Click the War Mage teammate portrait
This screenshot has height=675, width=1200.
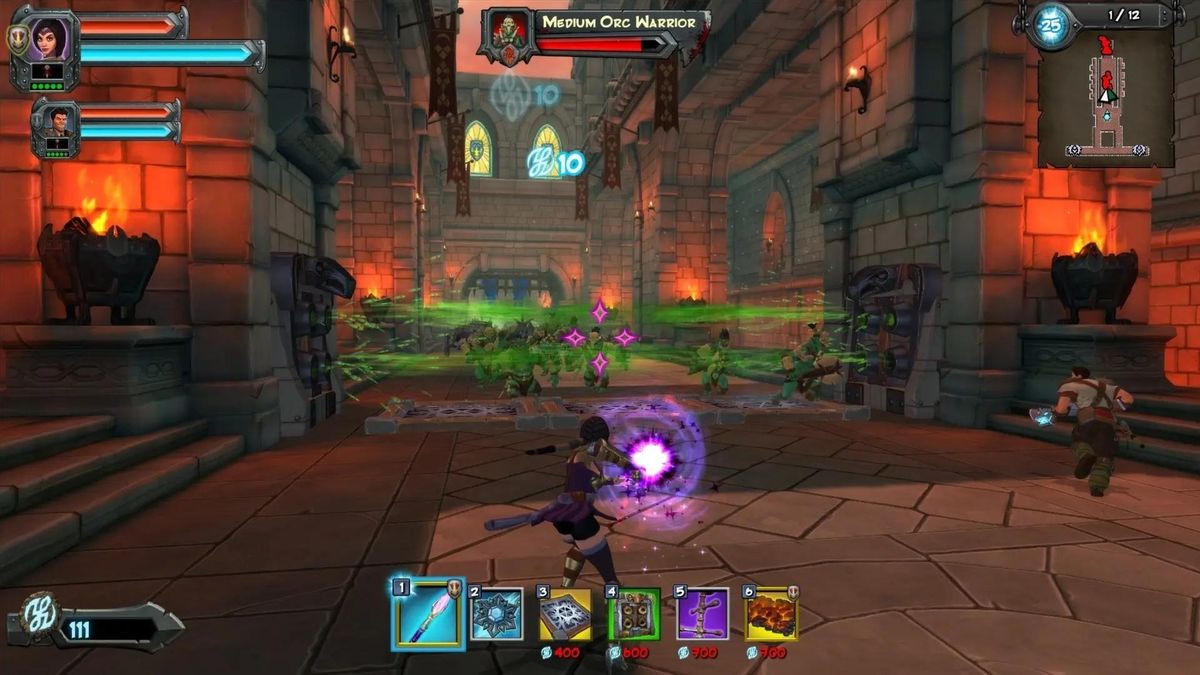(x=56, y=125)
